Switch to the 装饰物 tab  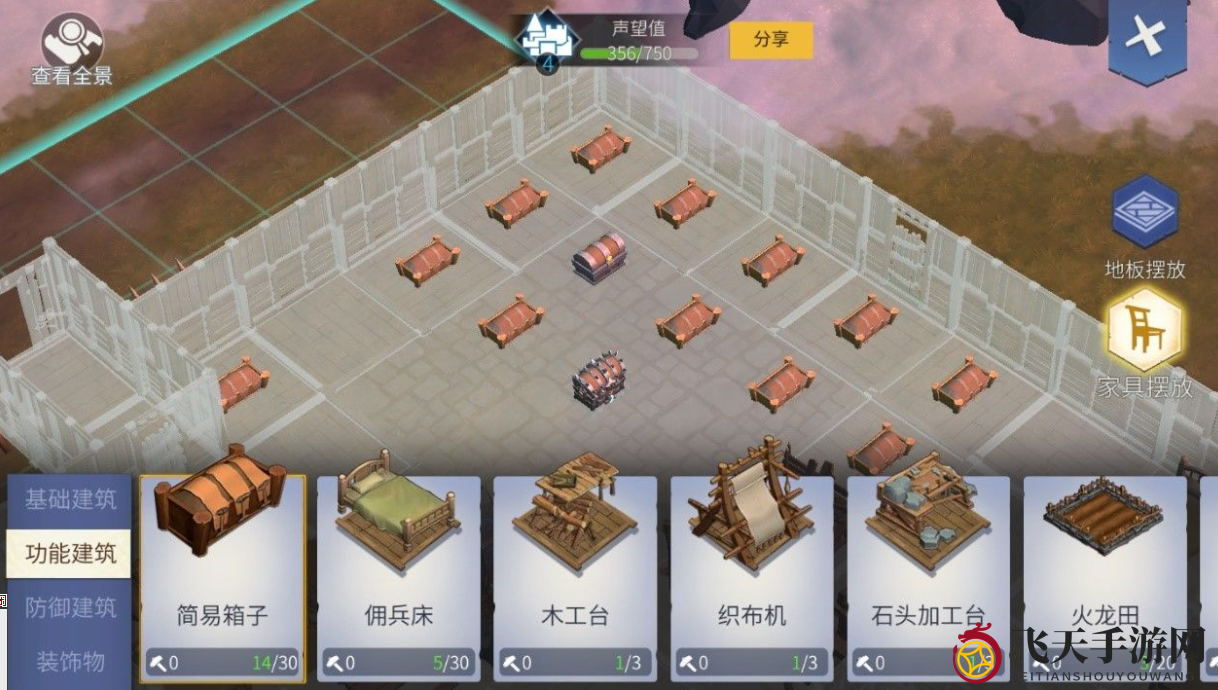70,661
